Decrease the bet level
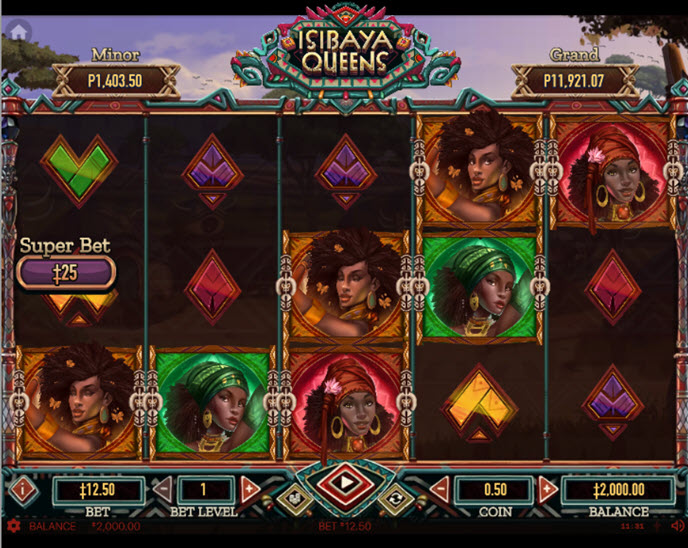Image resolution: width=688 pixels, height=548 pixels. point(162,489)
